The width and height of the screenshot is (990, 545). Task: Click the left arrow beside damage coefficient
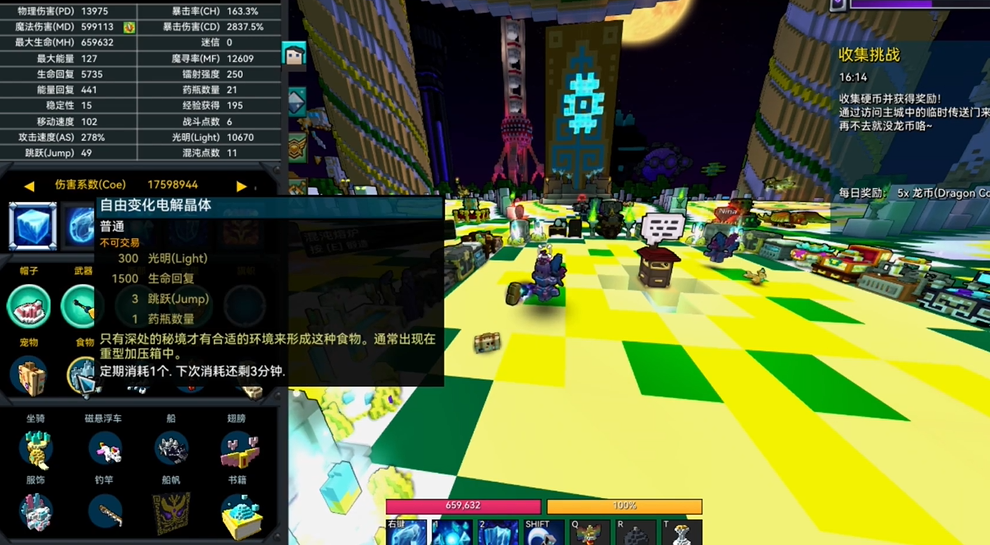[29, 186]
